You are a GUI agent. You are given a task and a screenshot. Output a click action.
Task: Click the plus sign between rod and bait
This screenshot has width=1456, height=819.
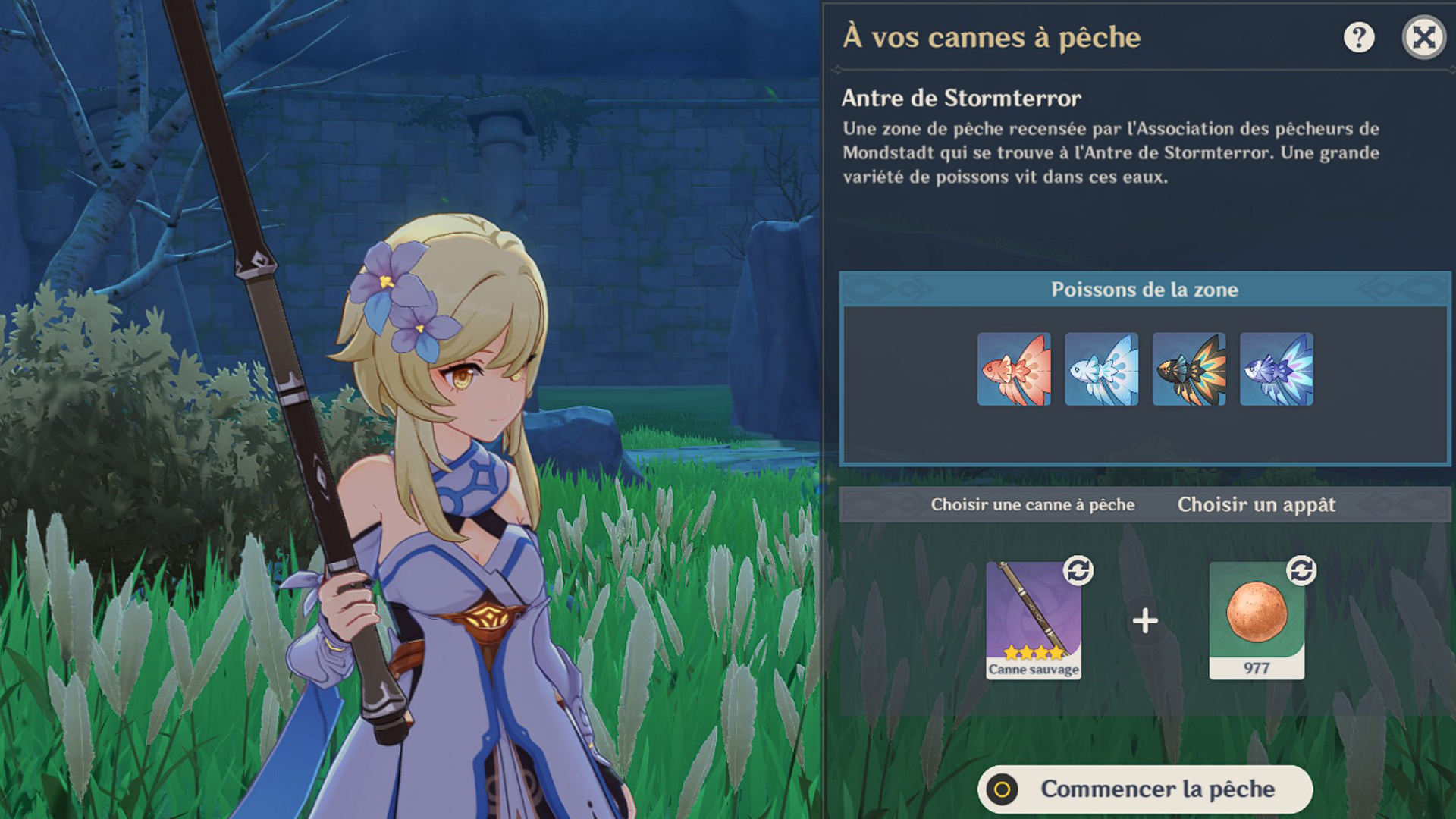pos(1145,622)
